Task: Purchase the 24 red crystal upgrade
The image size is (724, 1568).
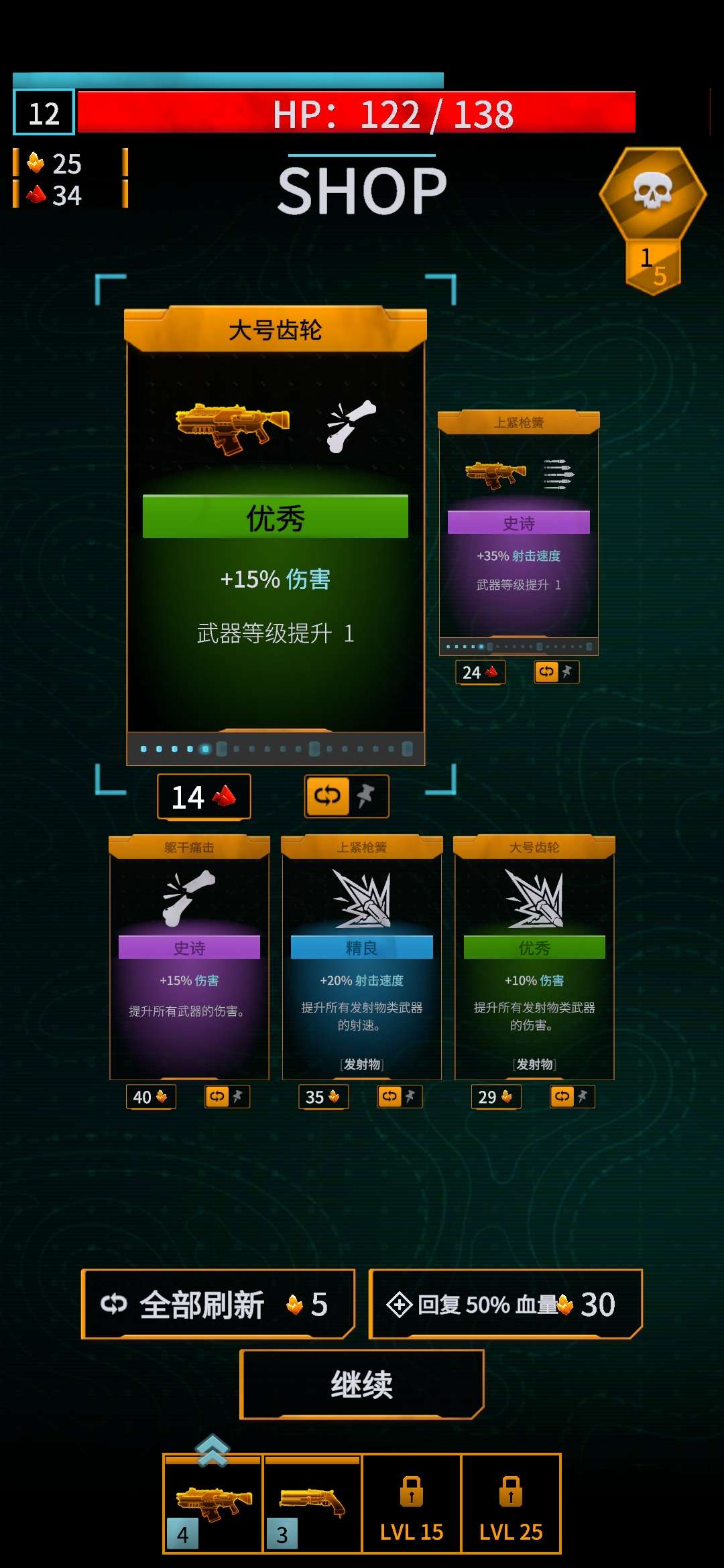Action: point(480,672)
